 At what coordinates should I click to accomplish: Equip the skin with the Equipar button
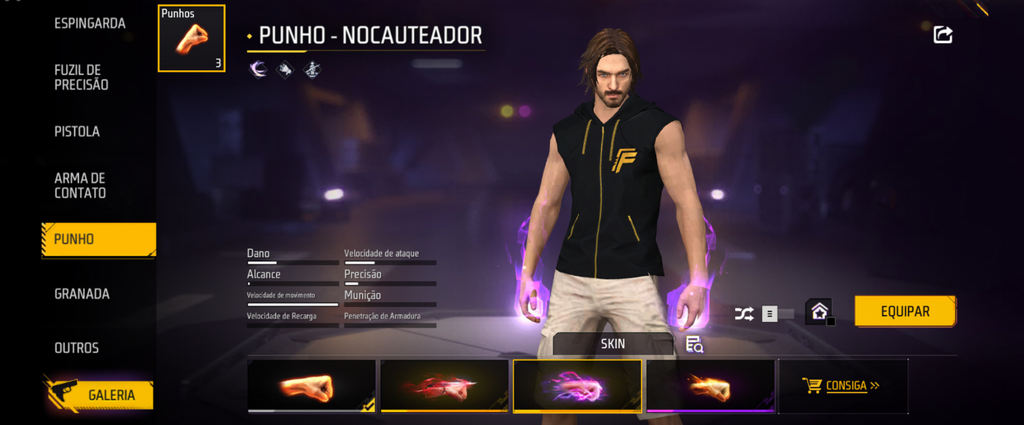pyautogui.click(x=905, y=311)
